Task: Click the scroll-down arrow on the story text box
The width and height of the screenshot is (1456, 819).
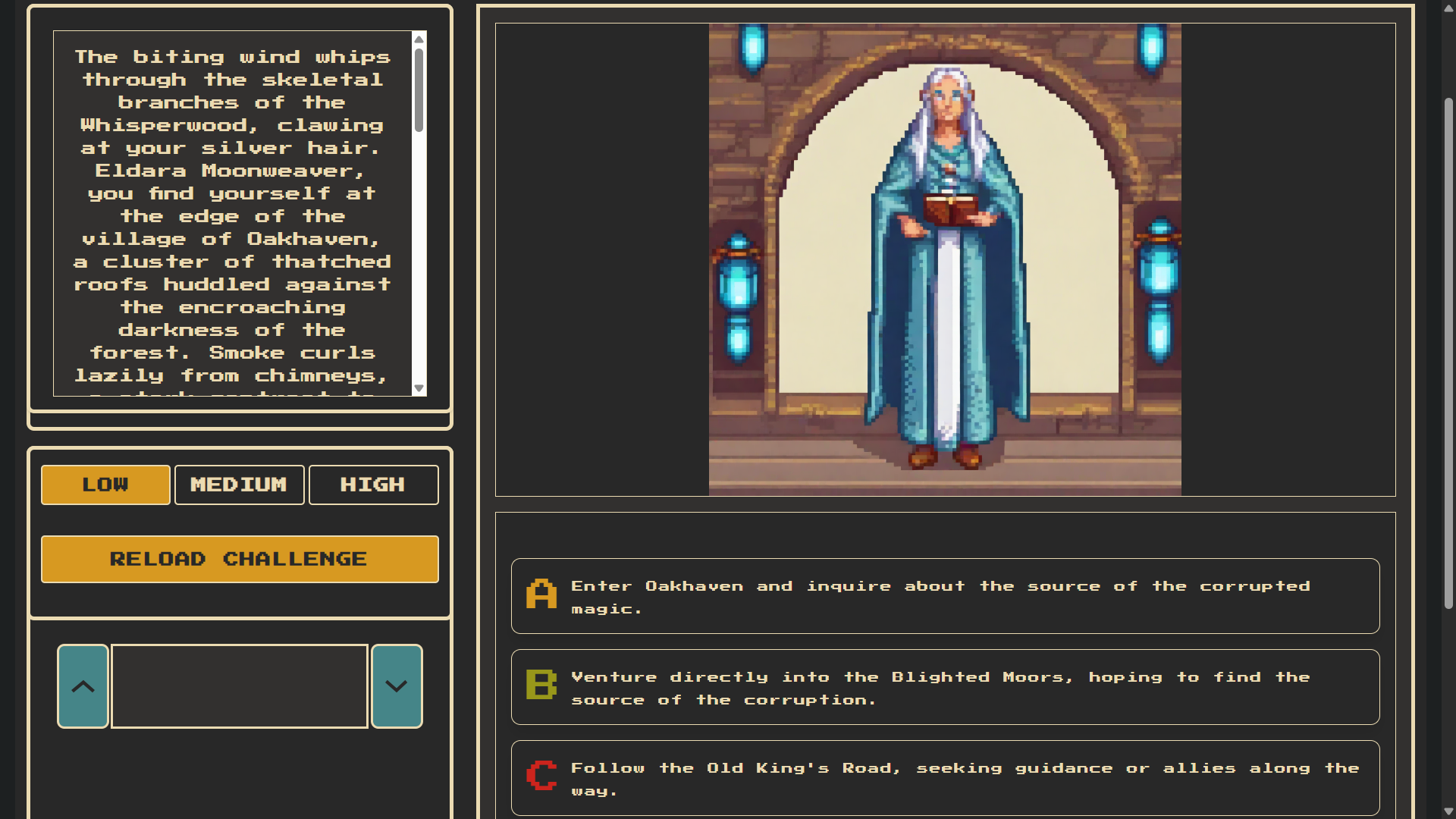Action: pos(419,388)
